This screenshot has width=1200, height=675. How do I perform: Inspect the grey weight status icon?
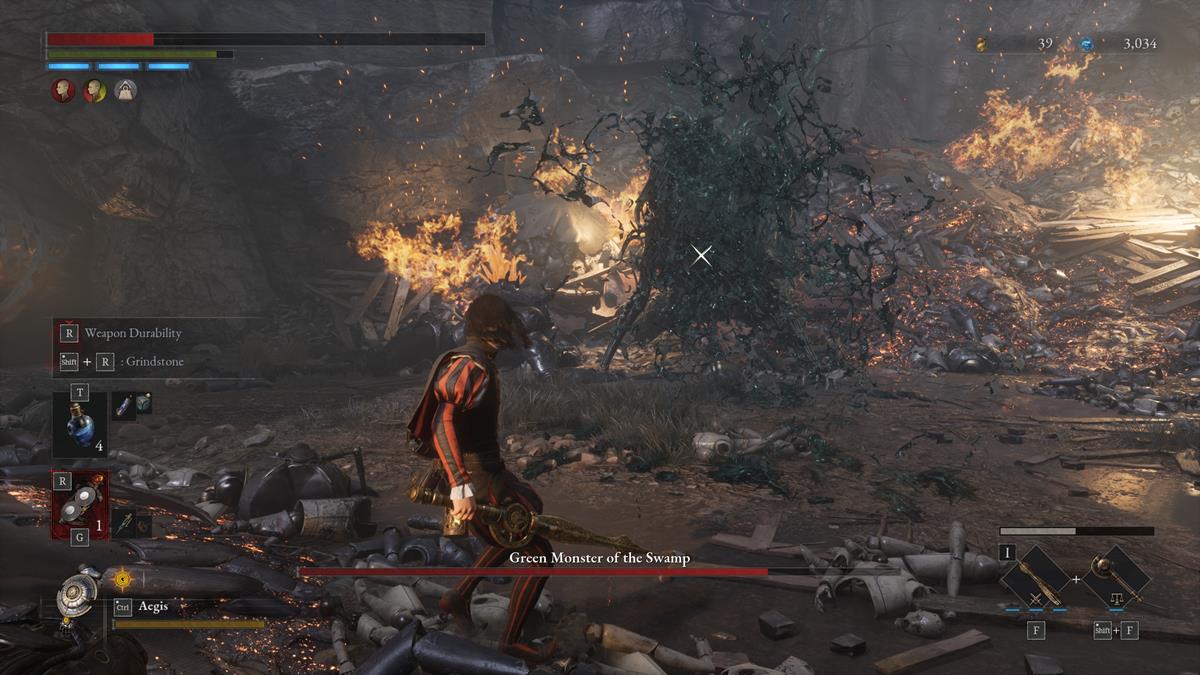(125, 91)
